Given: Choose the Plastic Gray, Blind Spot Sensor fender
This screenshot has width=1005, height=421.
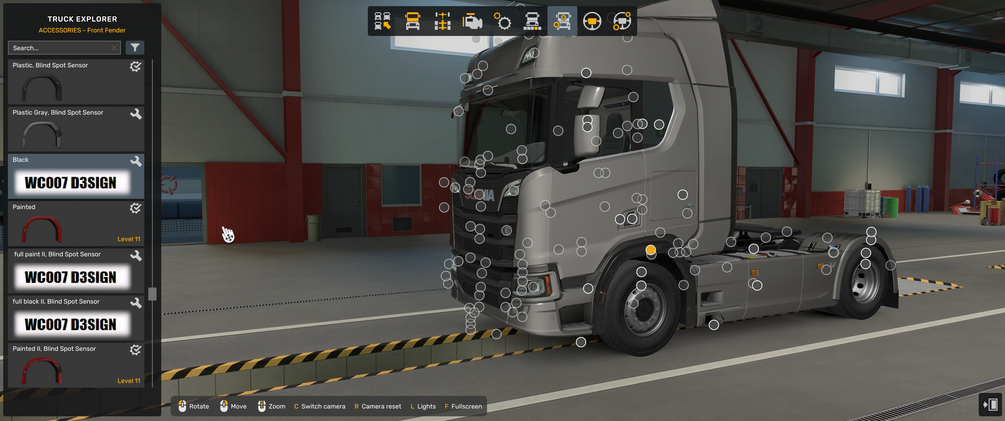Looking at the screenshot, I should (x=75, y=129).
